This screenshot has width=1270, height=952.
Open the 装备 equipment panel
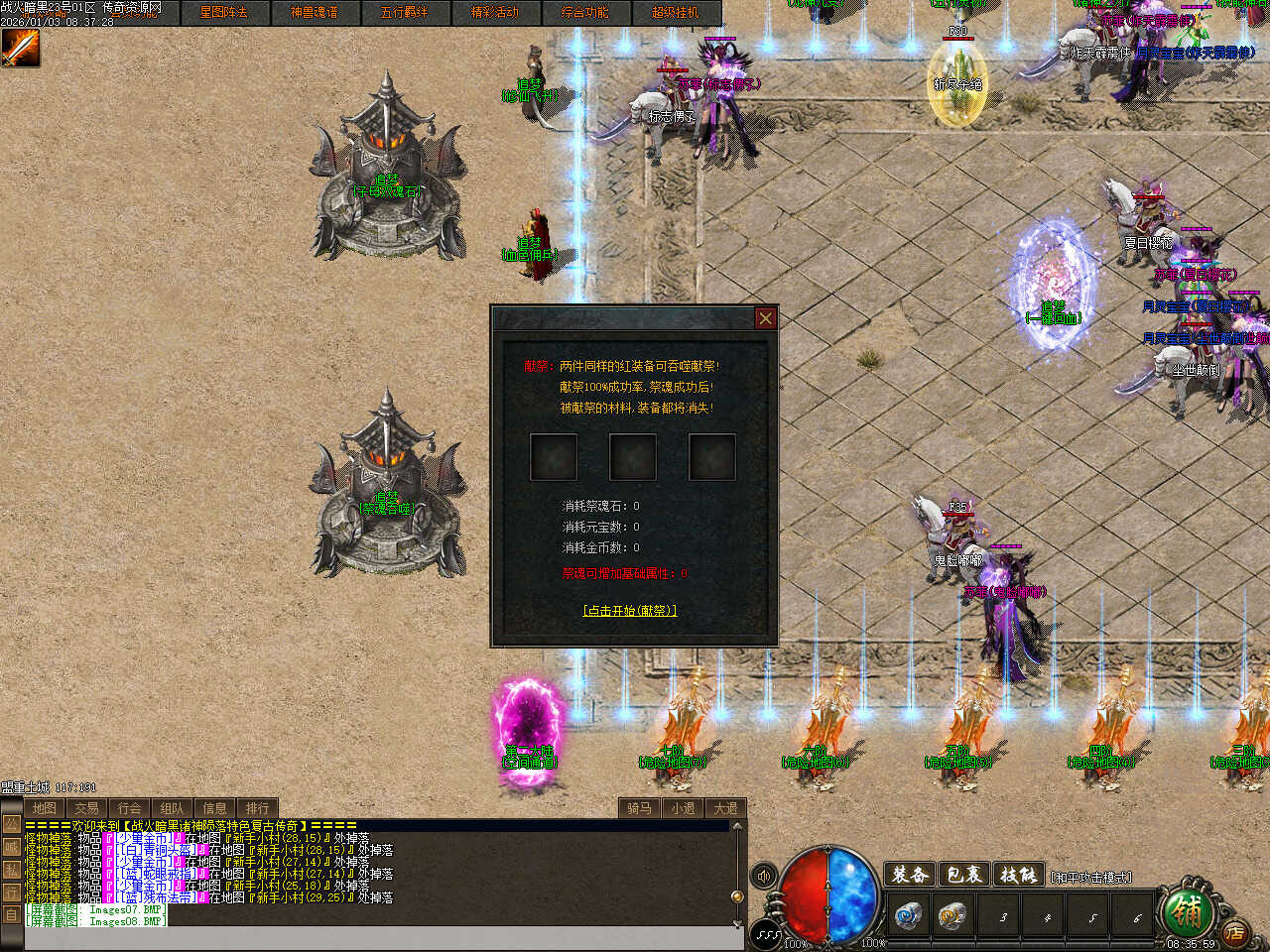(x=910, y=875)
